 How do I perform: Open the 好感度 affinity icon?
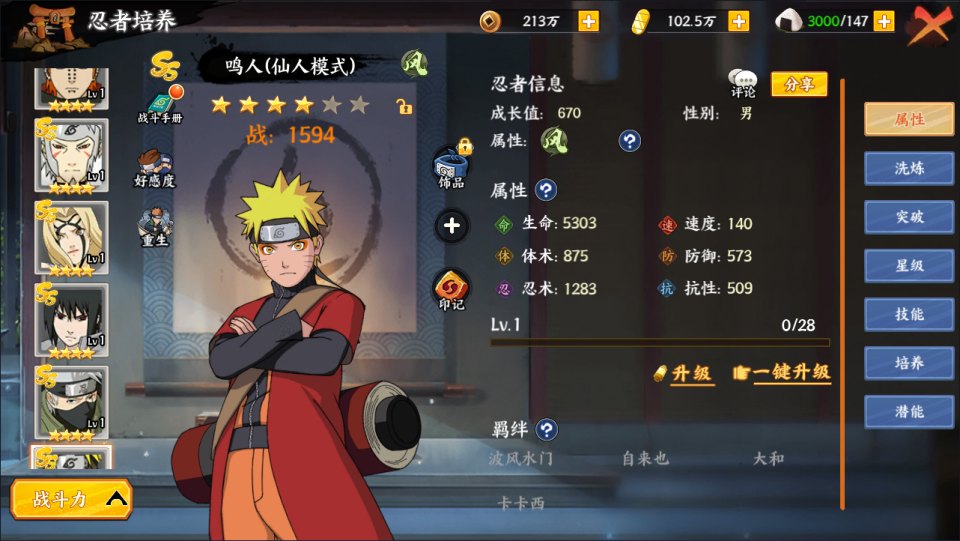pos(155,167)
